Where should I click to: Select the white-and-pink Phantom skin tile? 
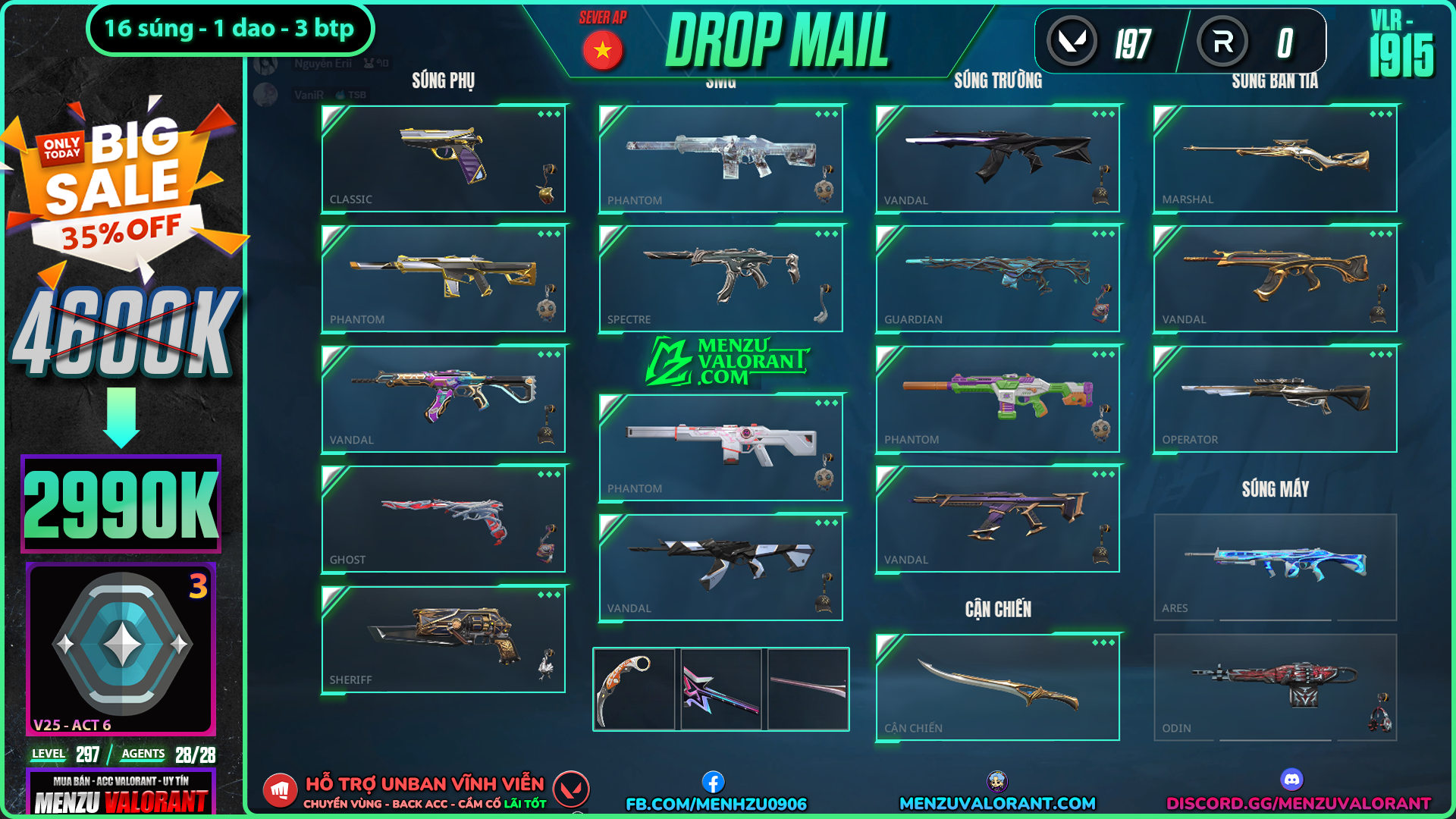[720, 447]
